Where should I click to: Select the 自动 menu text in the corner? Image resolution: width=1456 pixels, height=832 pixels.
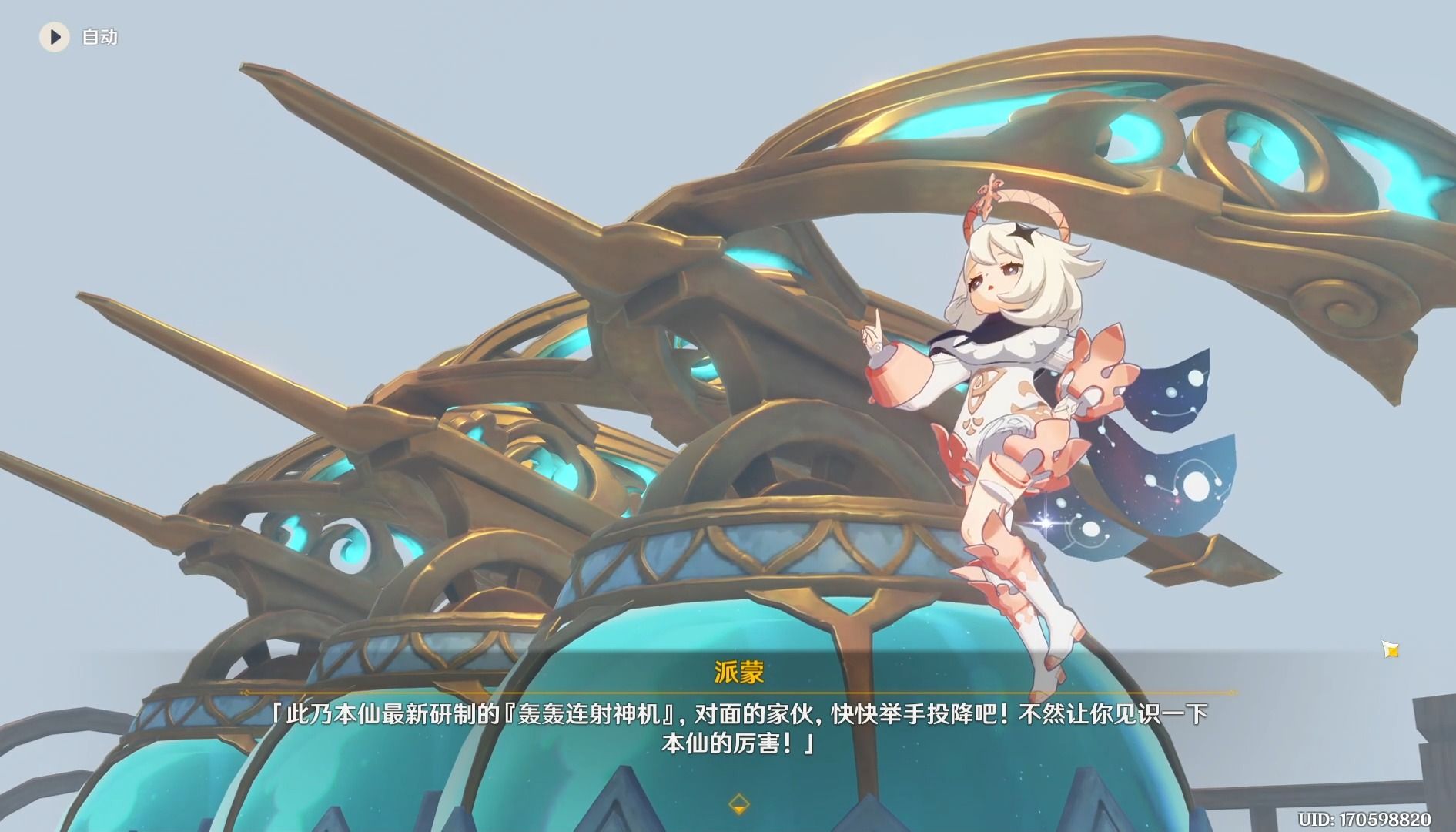point(97,37)
